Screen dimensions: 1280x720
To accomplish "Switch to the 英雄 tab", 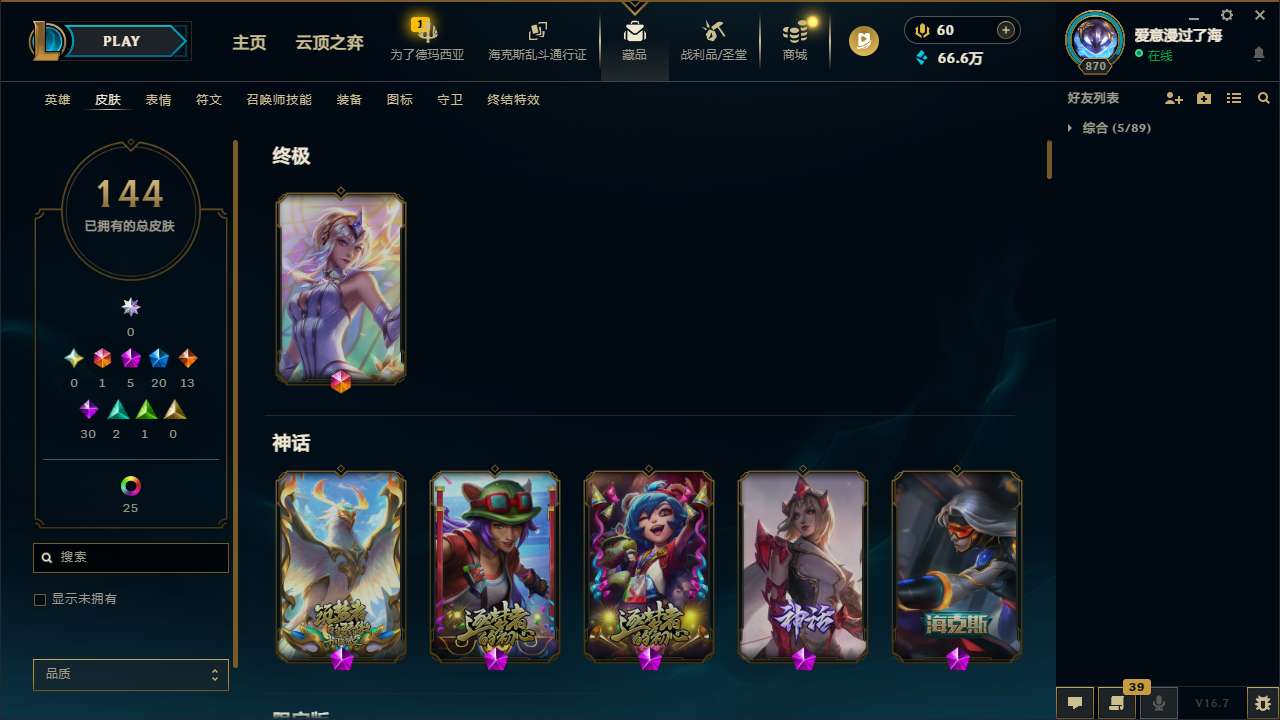I will 57,100.
